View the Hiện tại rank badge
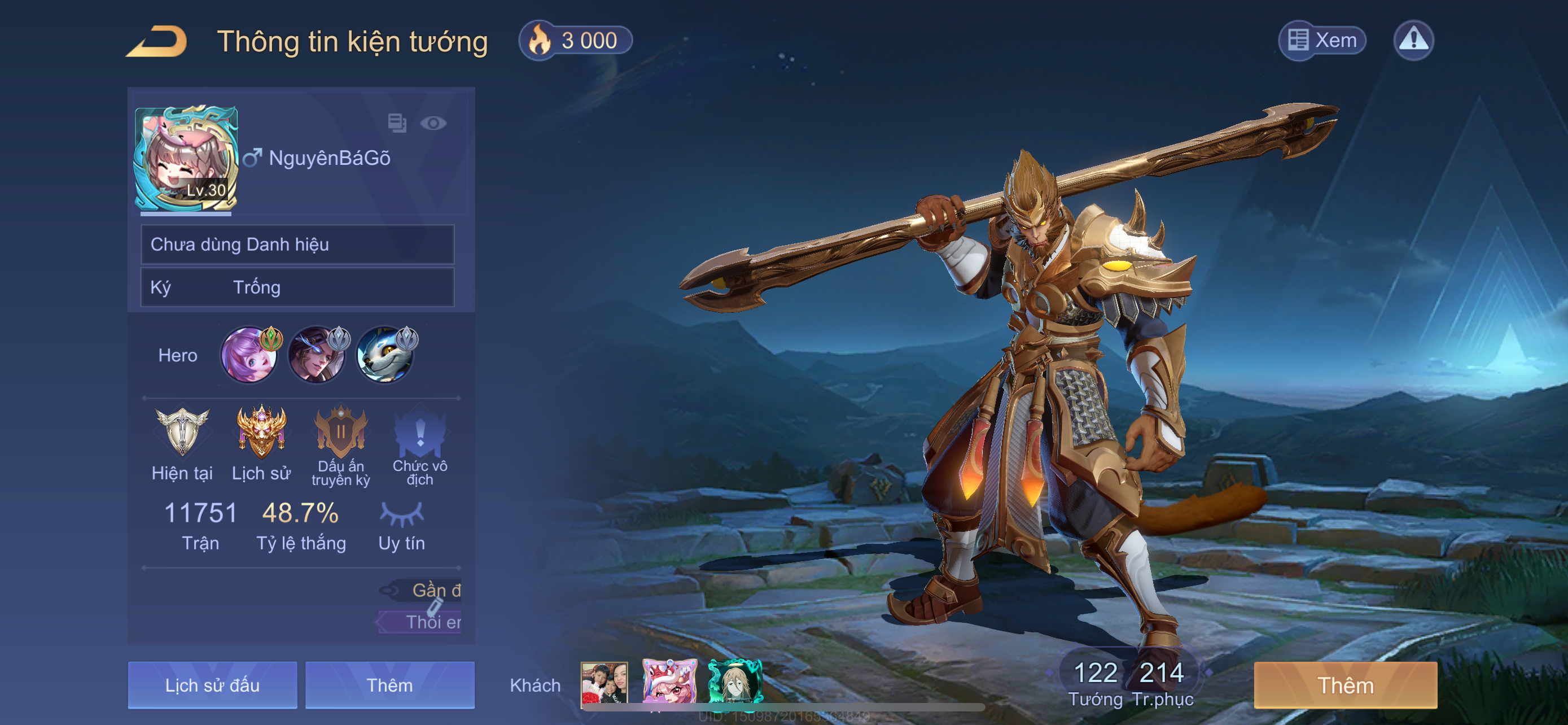The width and height of the screenshot is (1568, 725). click(182, 432)
